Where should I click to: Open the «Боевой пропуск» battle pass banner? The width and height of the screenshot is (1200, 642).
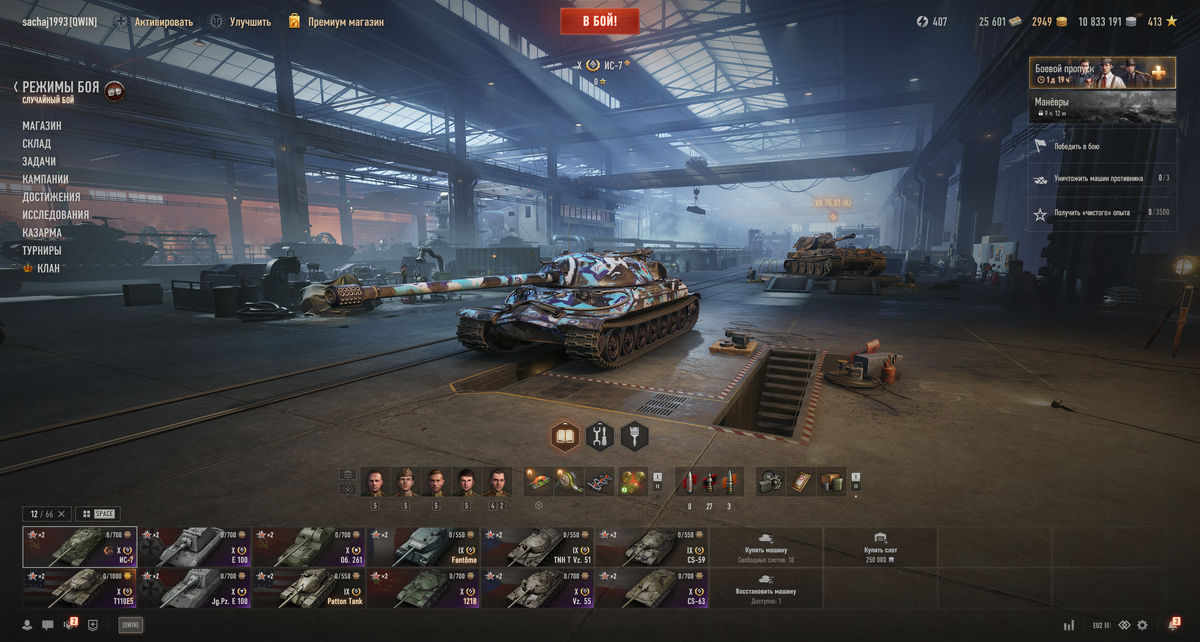[1102, 73]
